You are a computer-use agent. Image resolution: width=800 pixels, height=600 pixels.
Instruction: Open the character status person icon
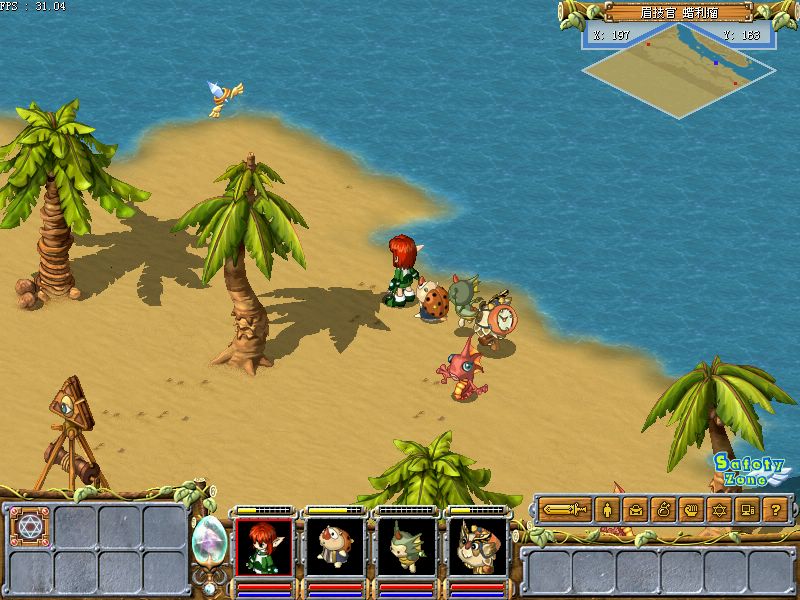coord(607,510)
